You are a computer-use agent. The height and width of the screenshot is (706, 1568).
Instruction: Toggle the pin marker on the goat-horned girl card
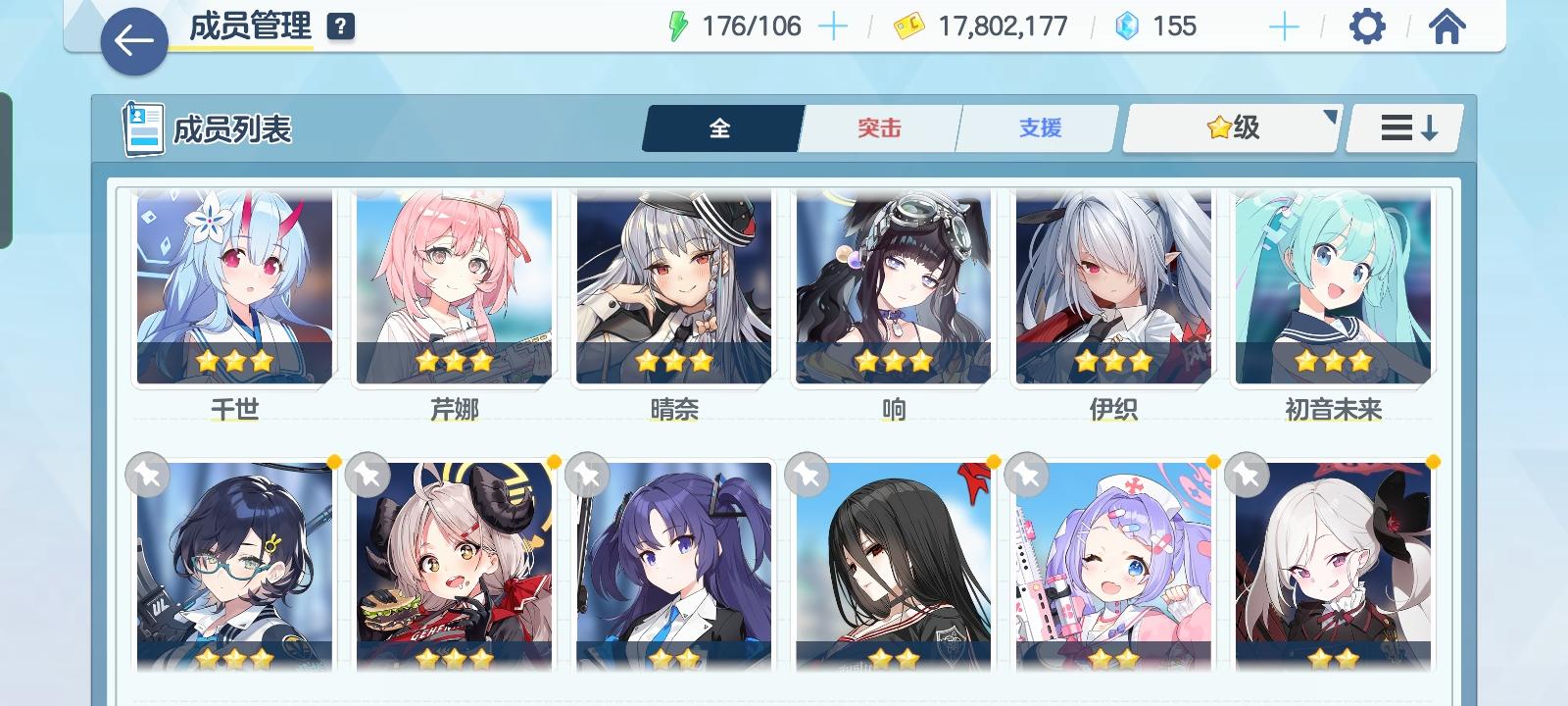coord(369,475)
